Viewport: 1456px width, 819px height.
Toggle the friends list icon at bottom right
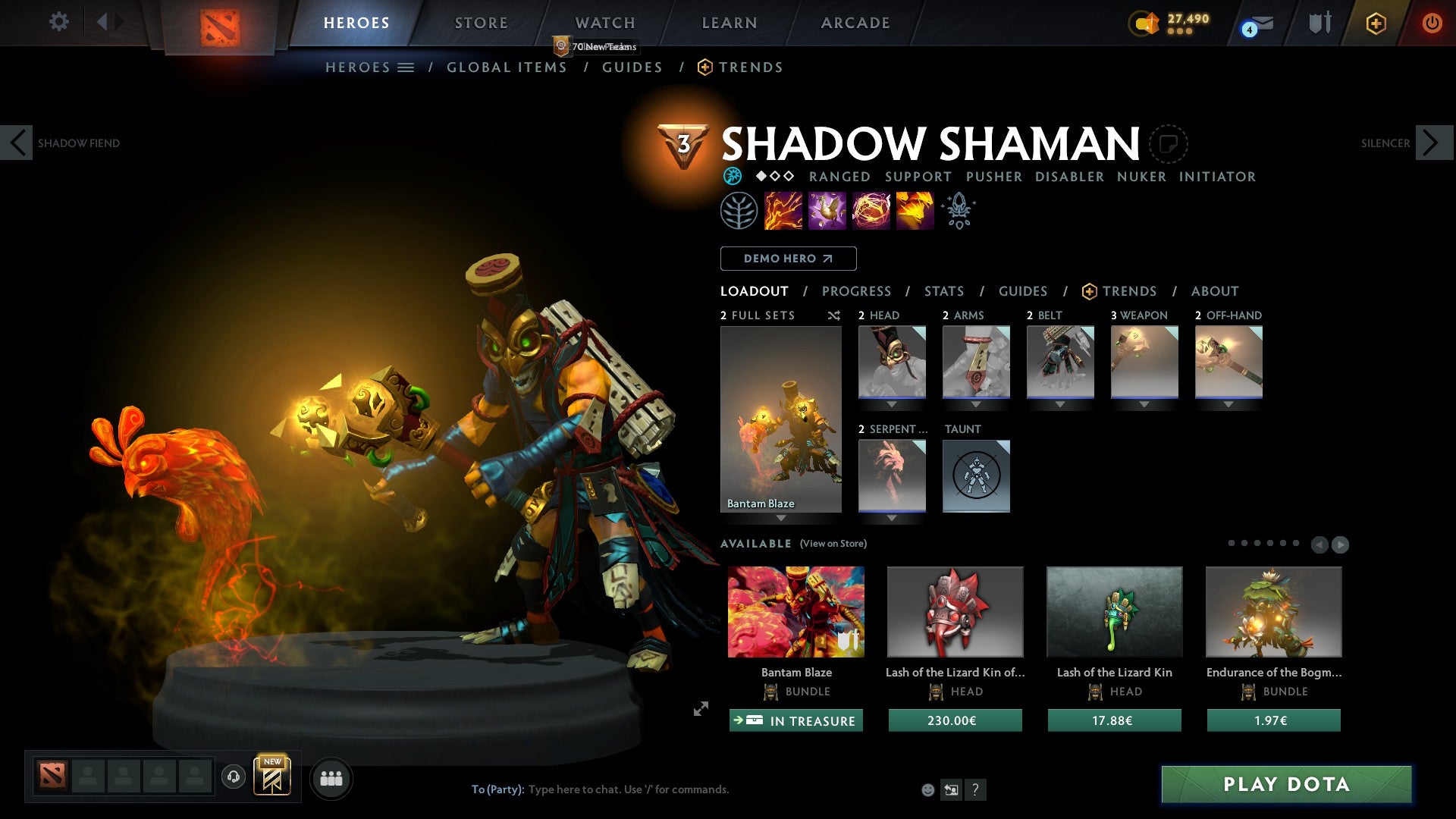click(x=330, y=777)
